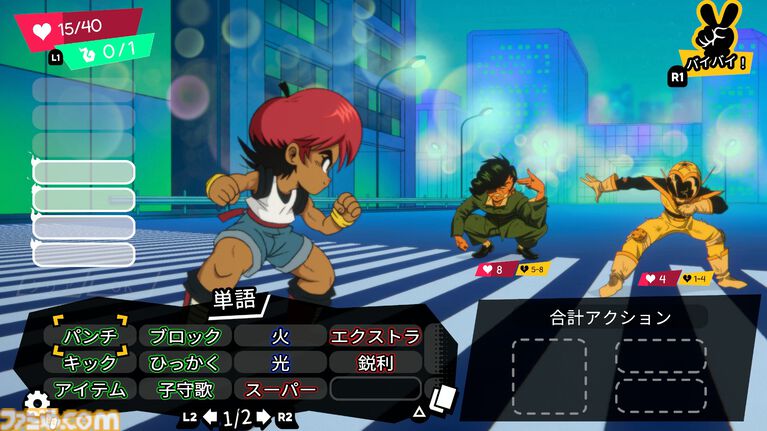Choose the ひっかく word
This screenshot has height=431, width=767.
(185, 362)
